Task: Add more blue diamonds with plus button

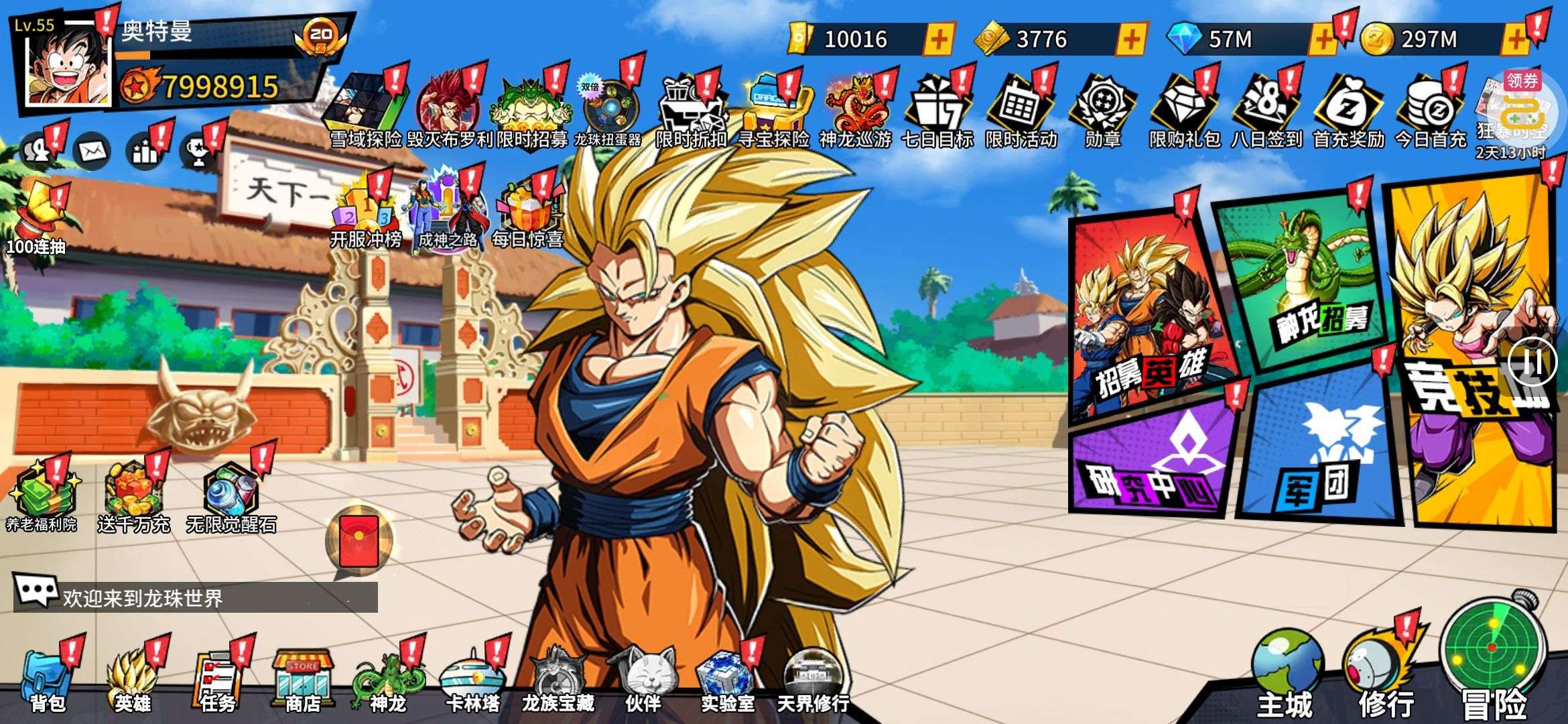Action: 1323,39
